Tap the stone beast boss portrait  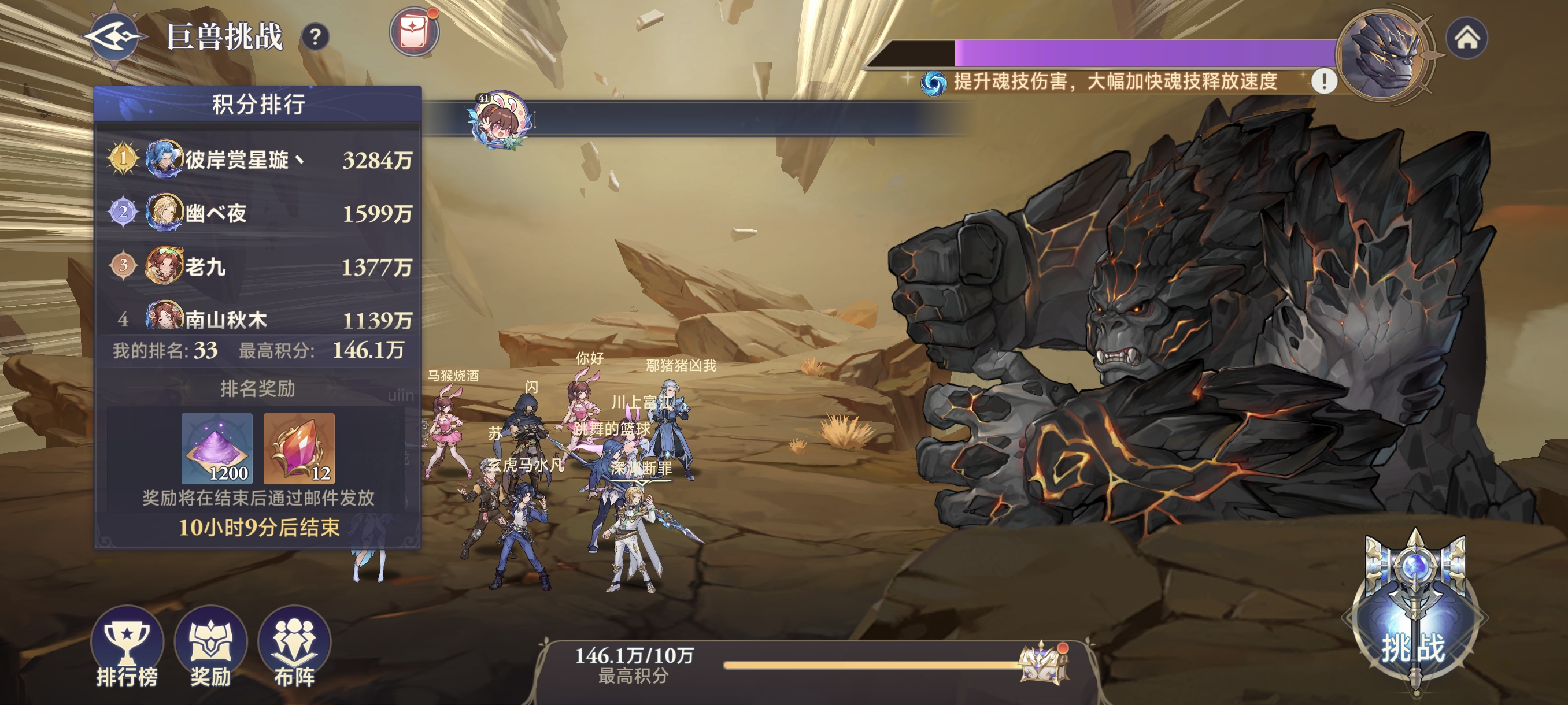1383,55
